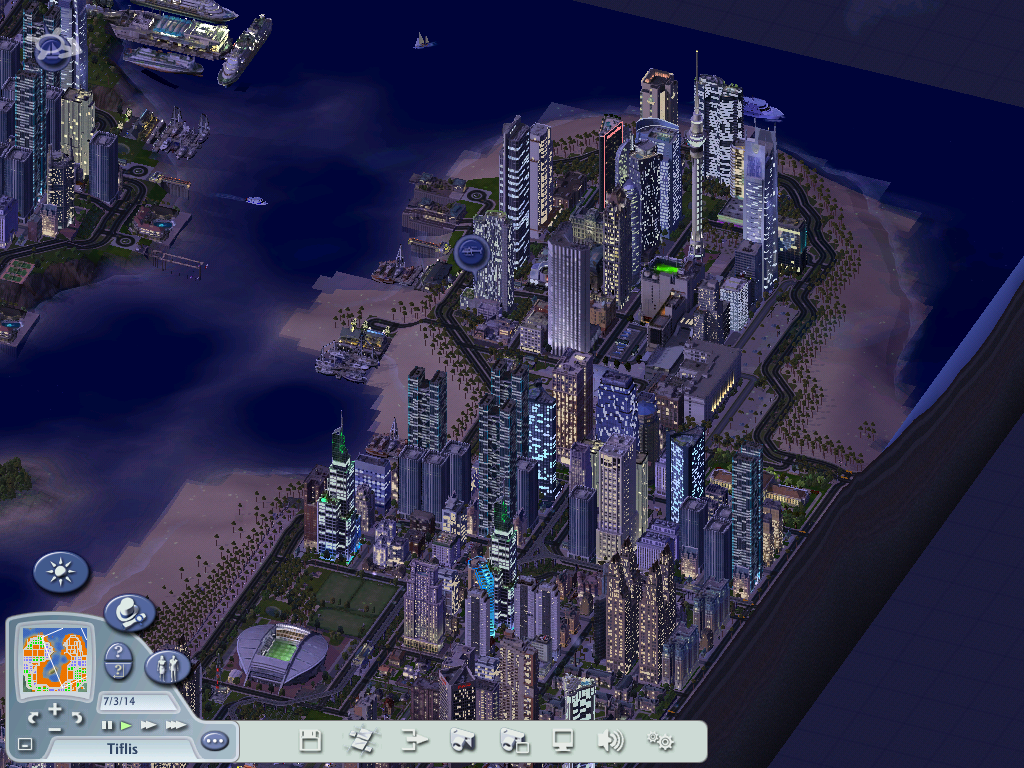Click the sun day/night toggle button
The width and height of the screenshot is (1024, 768).
pos(61,572)
